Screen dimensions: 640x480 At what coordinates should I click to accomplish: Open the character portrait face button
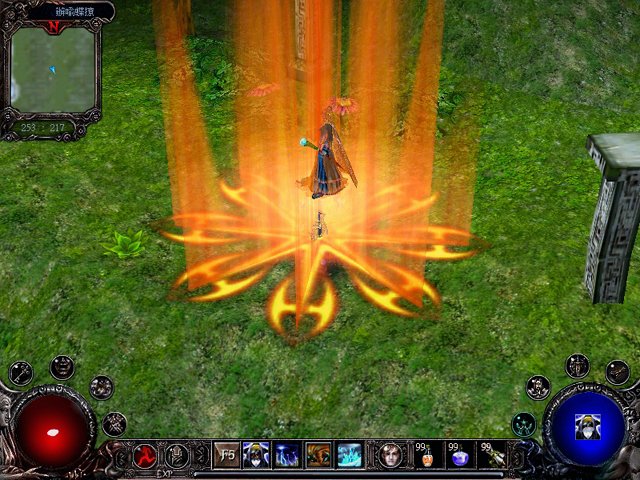(390, 454)
